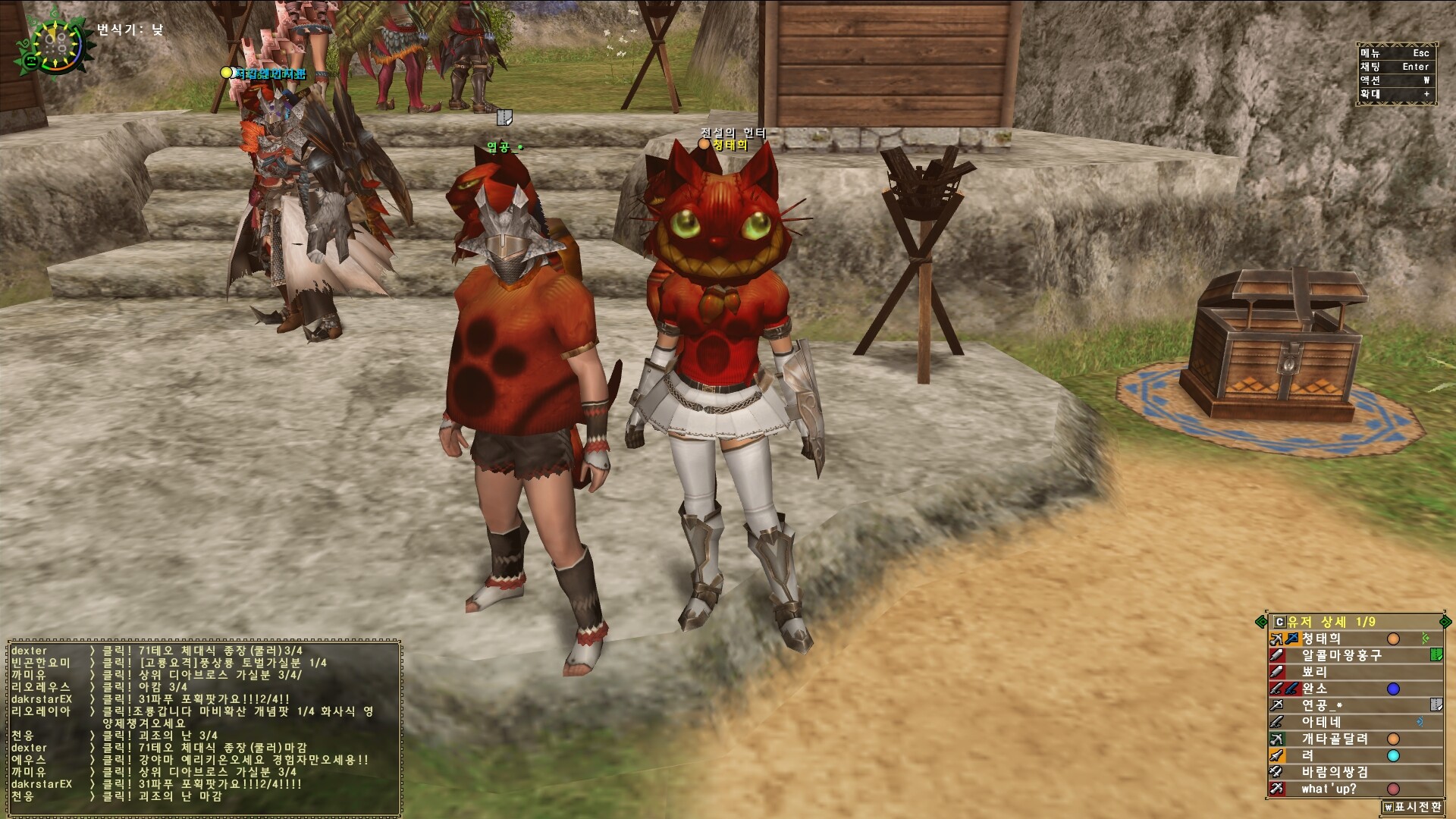
Task: Choose player what'up? in the user list
Action: point(1329,789)
